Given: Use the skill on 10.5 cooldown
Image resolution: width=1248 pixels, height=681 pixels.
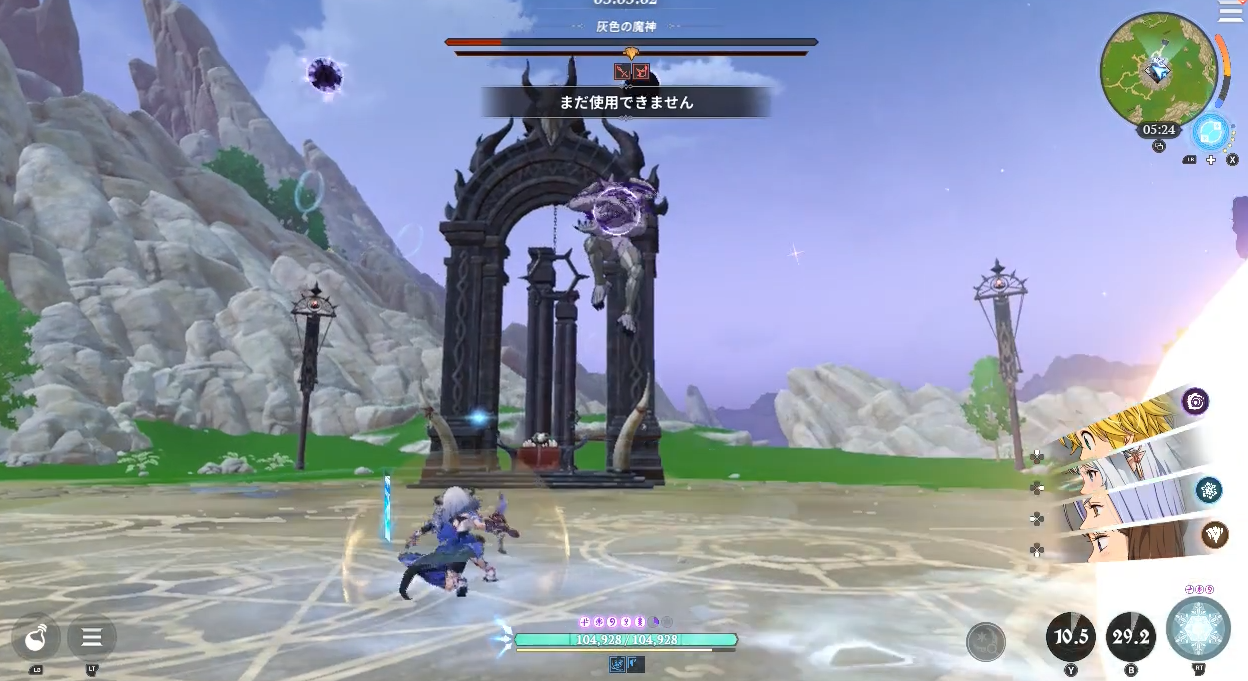Looking at the screenshot, I should [1071, 637].
